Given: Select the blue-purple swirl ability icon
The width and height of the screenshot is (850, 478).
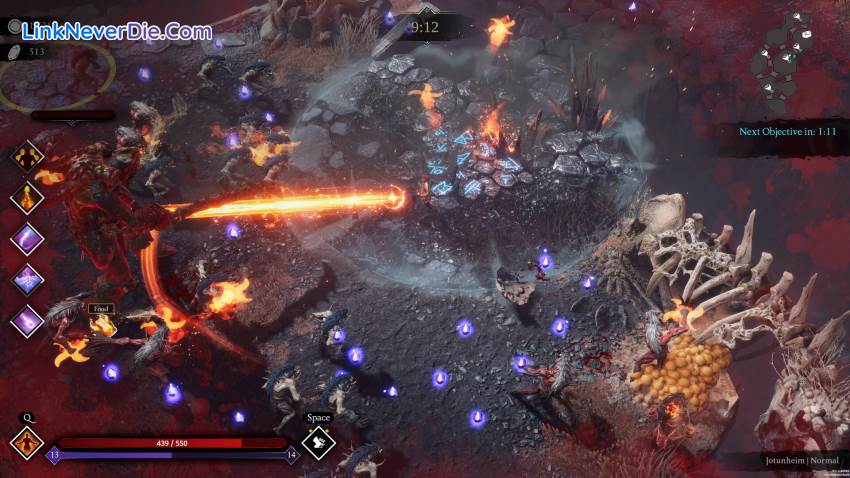Looking at the screenshot, I should (x=27, y=280).
